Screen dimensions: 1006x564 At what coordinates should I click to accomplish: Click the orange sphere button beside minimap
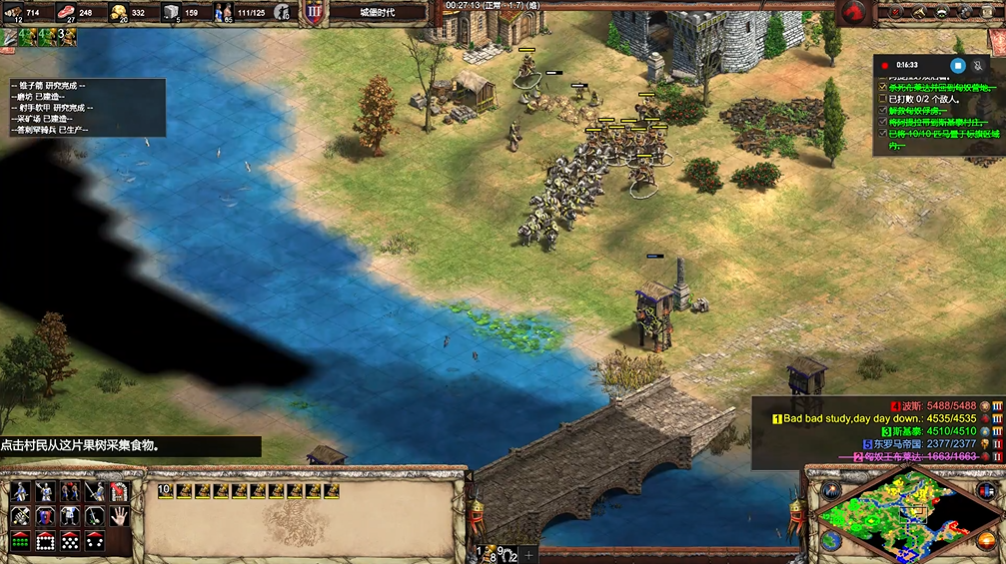point(984,541)
